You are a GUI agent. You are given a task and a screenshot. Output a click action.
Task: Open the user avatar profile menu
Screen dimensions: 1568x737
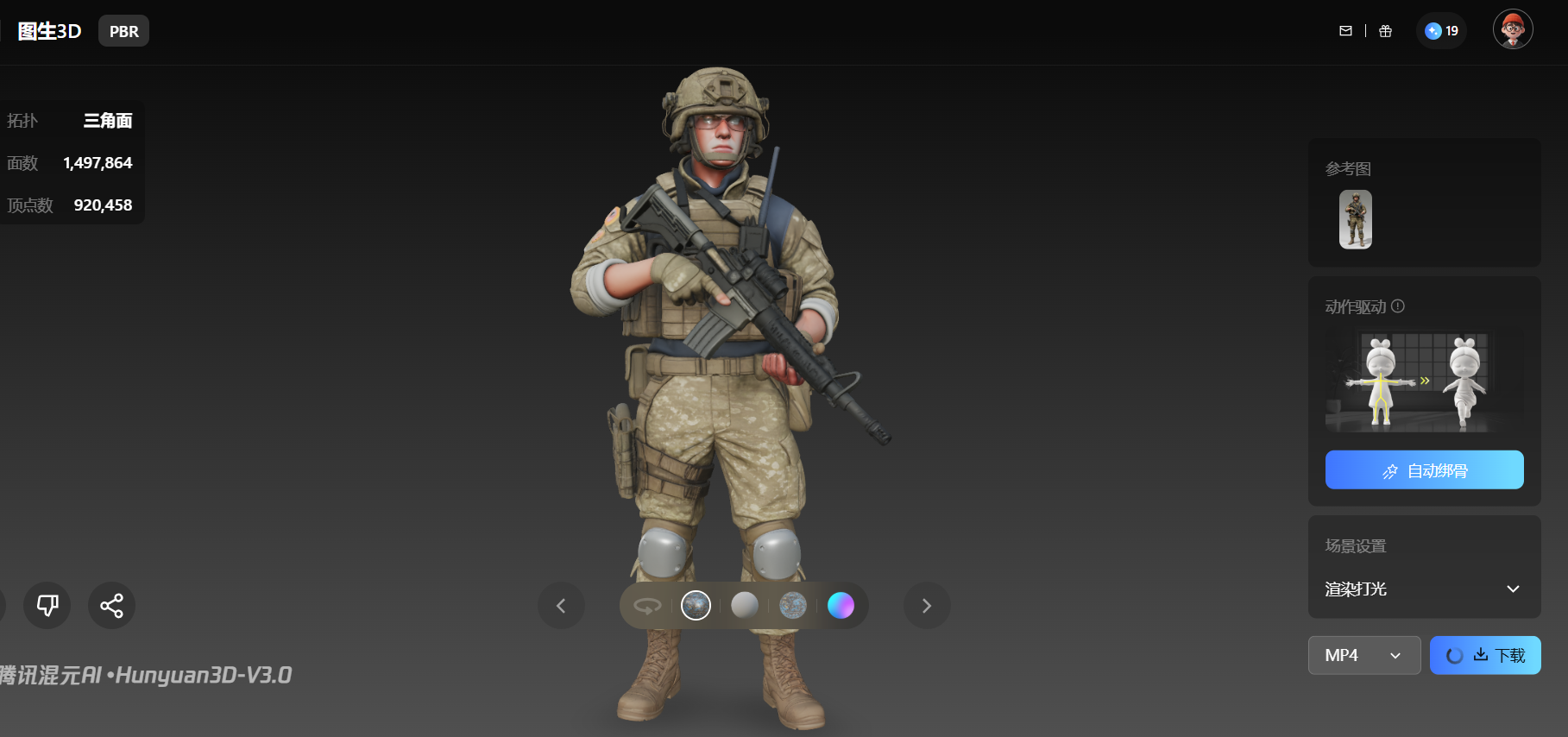coord(1512,30)
